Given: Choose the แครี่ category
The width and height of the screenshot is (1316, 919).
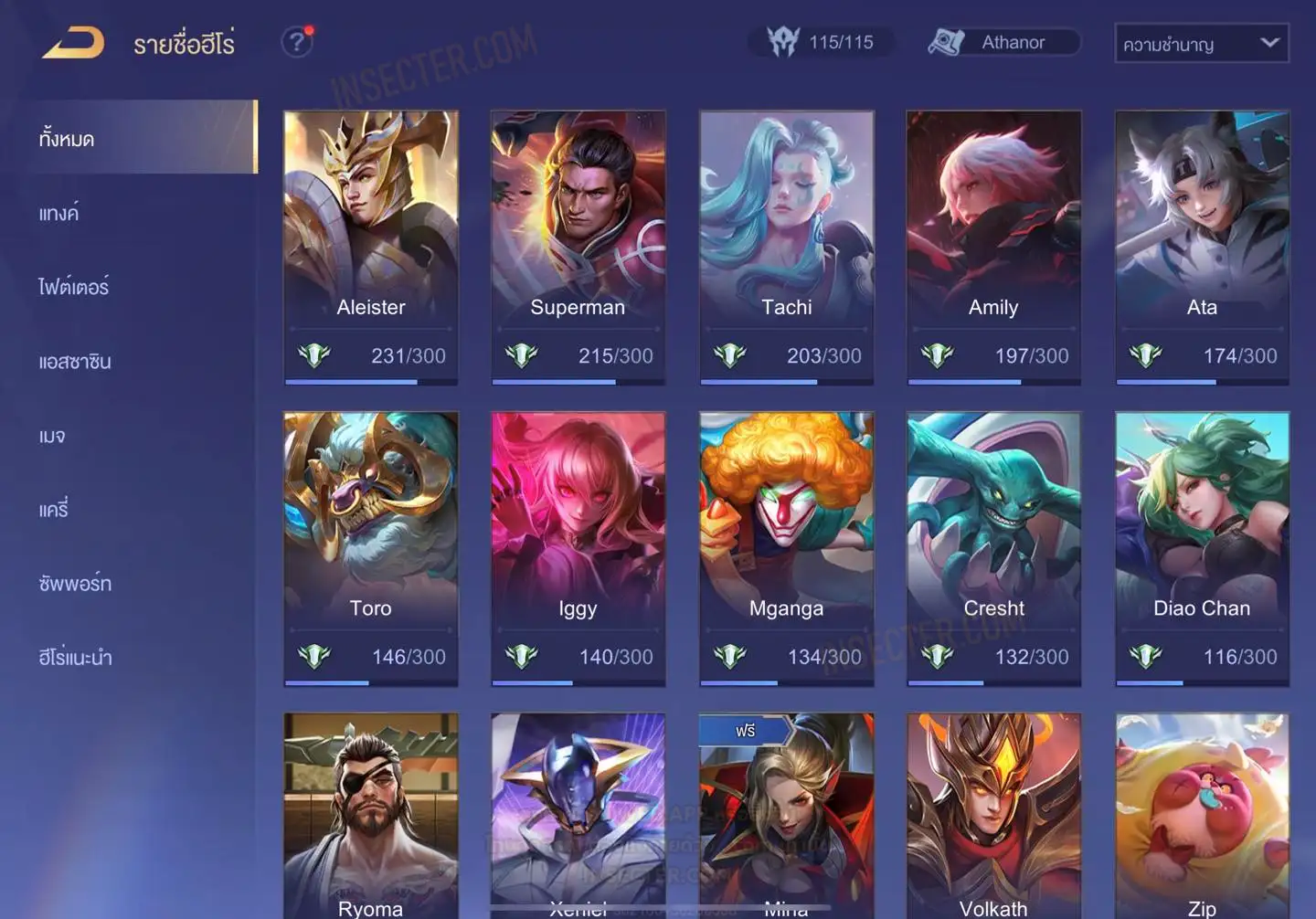Looking at the screenshot, I should [x=54, y=510].
